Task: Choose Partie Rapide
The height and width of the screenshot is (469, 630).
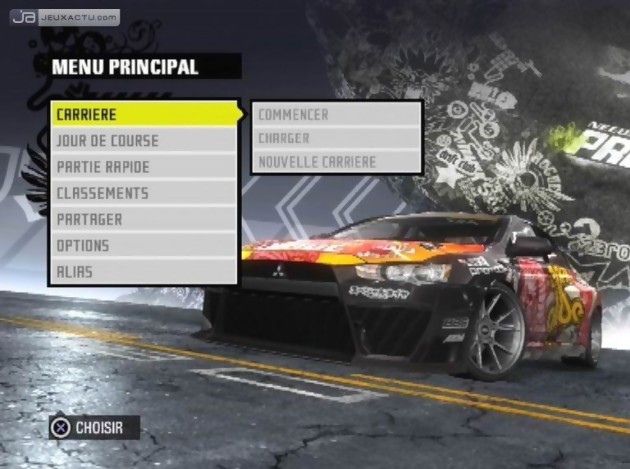Action: tap(144, 167)
